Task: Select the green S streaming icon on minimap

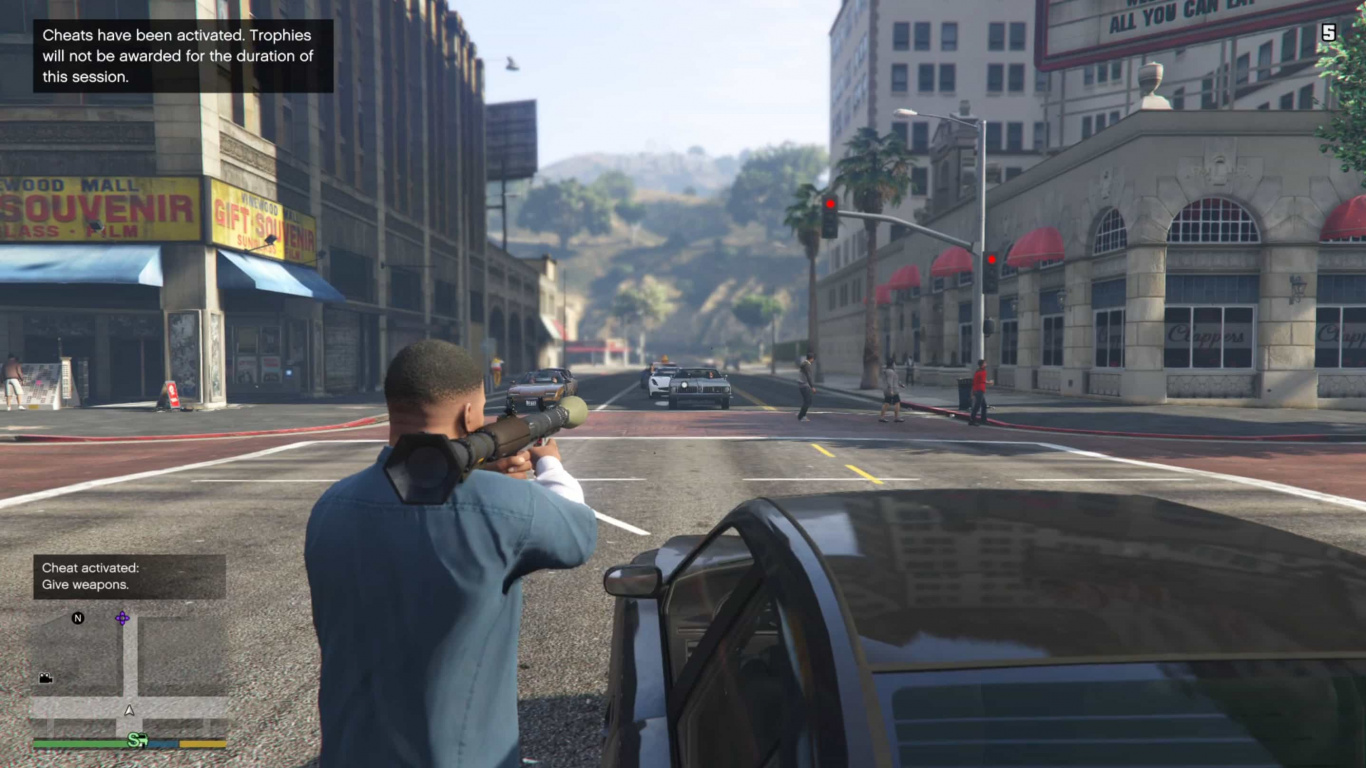Action: coord(138,740)
